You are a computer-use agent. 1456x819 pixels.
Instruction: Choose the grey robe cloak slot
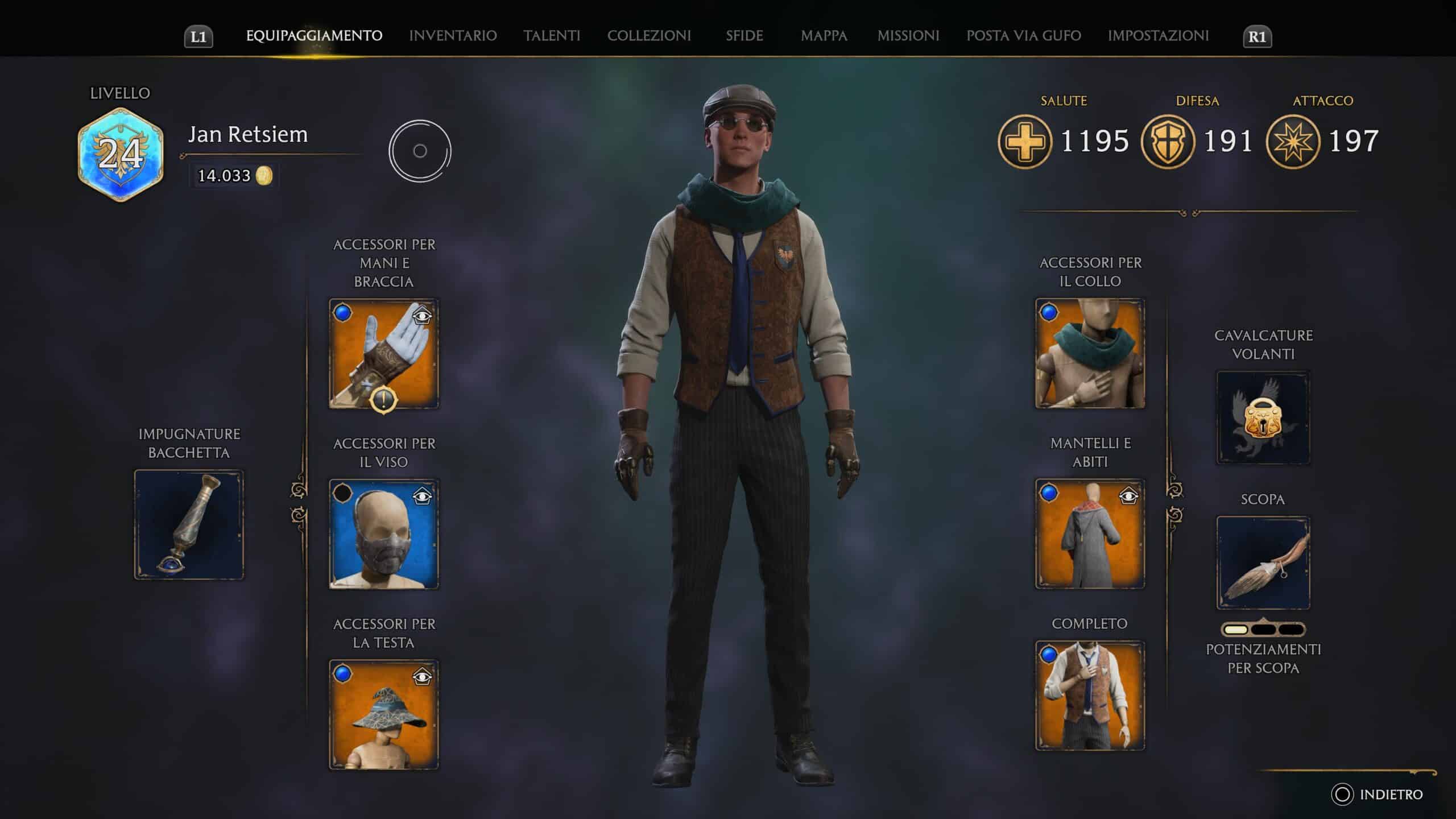click(1090, 533)
